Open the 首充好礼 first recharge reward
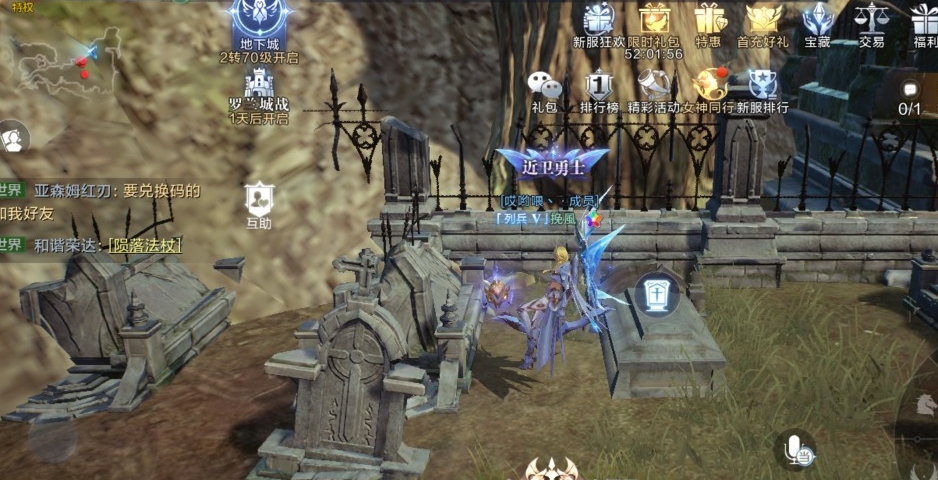 (x=763, y=20)
